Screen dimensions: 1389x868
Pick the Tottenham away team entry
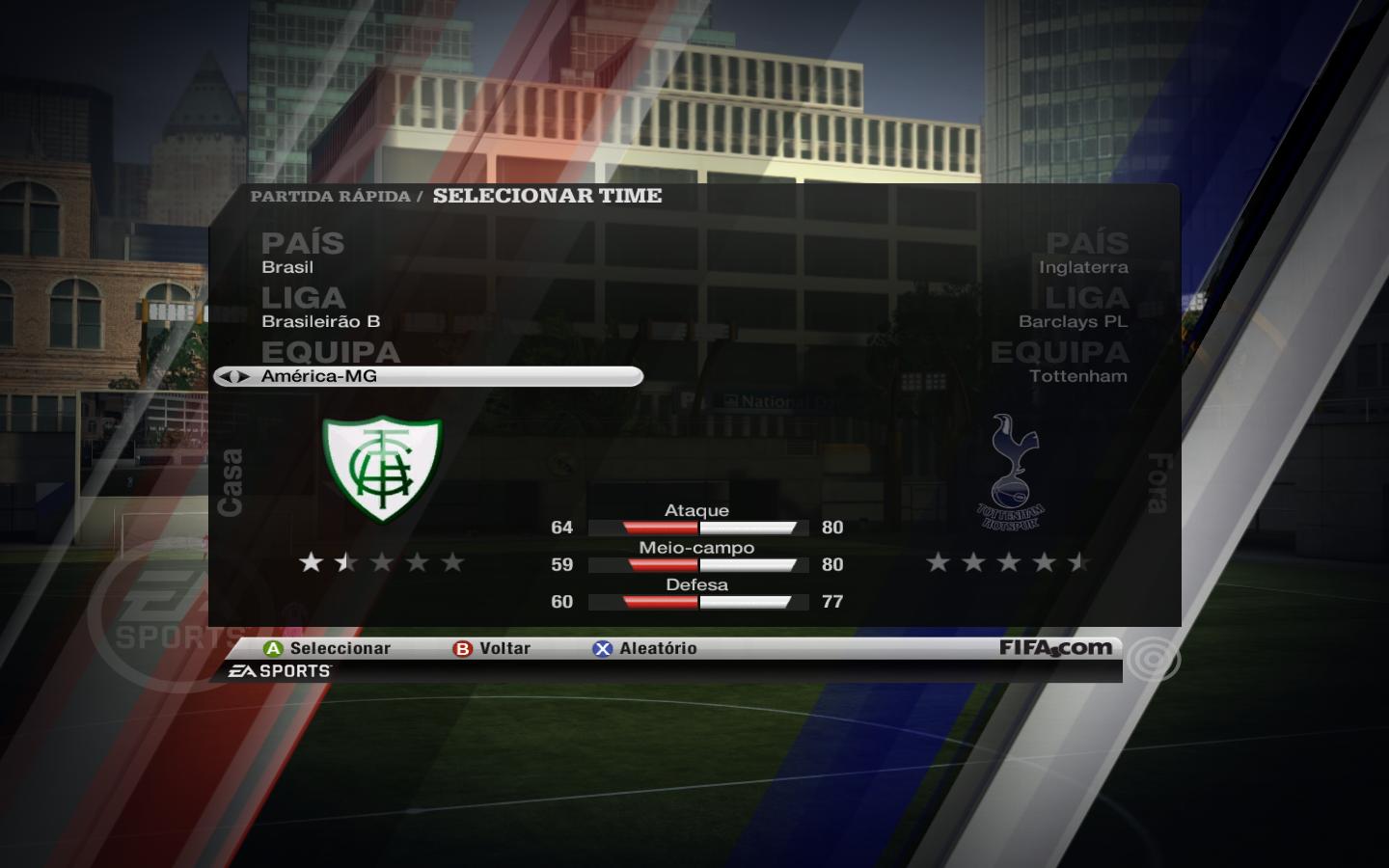tap(1077, 376)
